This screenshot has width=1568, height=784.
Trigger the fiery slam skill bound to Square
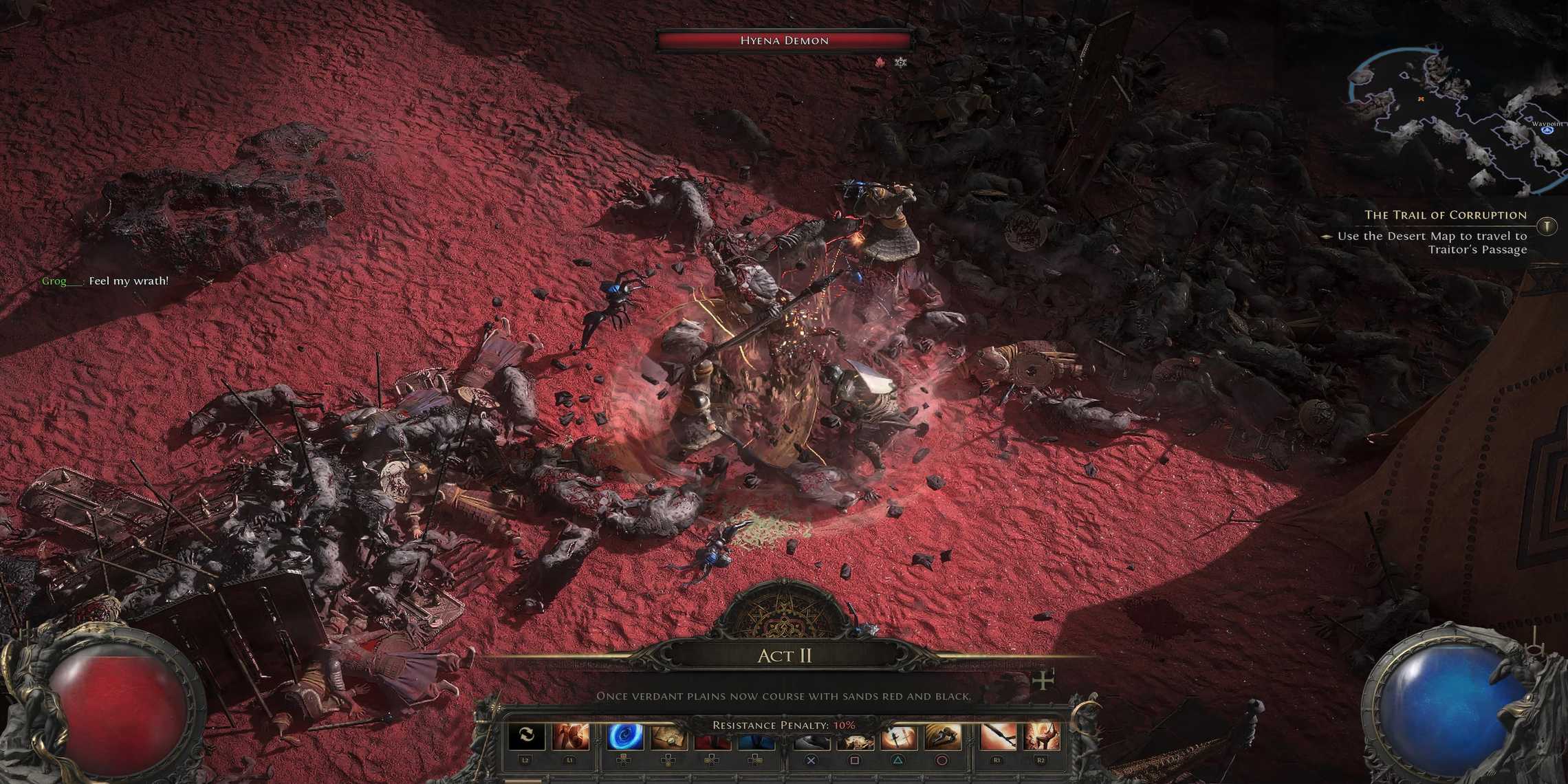855,737
